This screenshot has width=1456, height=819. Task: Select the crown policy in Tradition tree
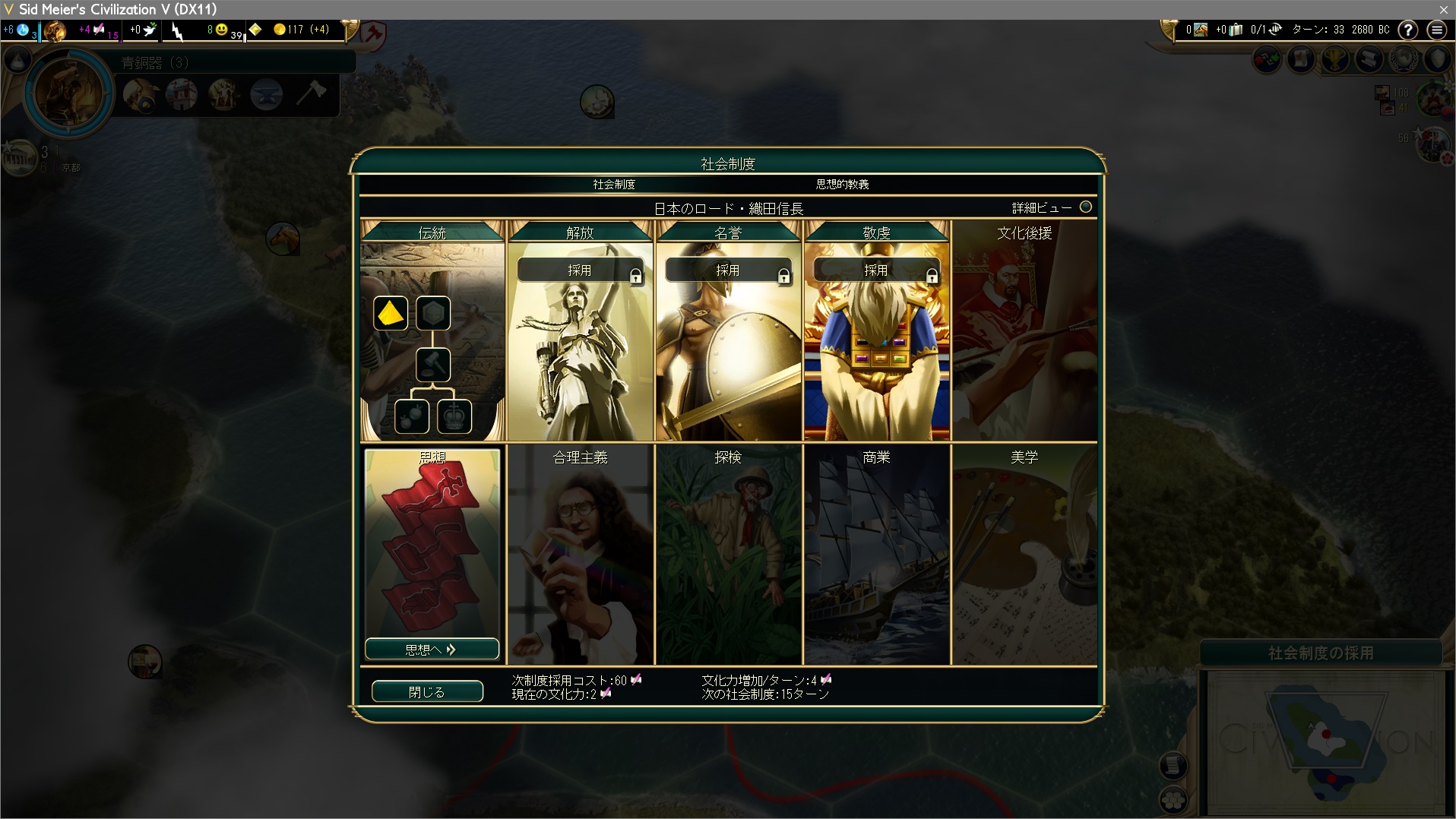click(x=454, y=416)
